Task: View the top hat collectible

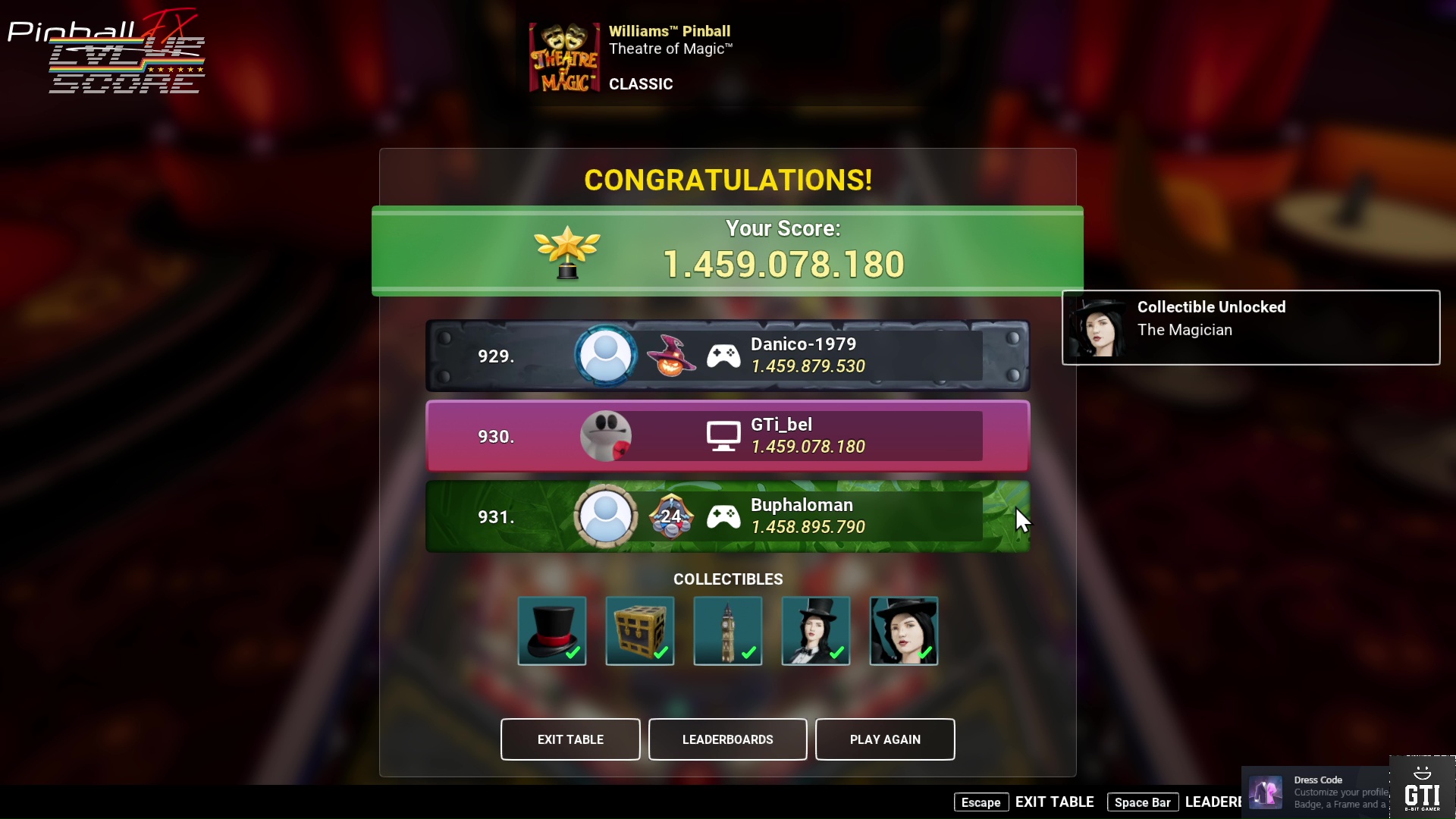Action: (552, 631)
